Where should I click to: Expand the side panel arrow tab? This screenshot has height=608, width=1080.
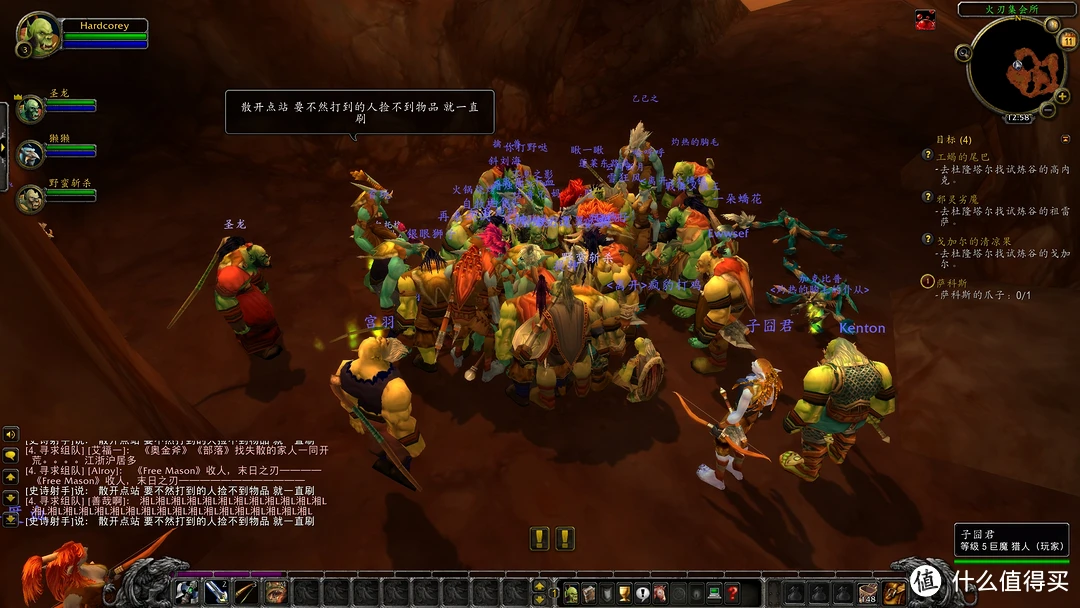(x=3, y=148)
